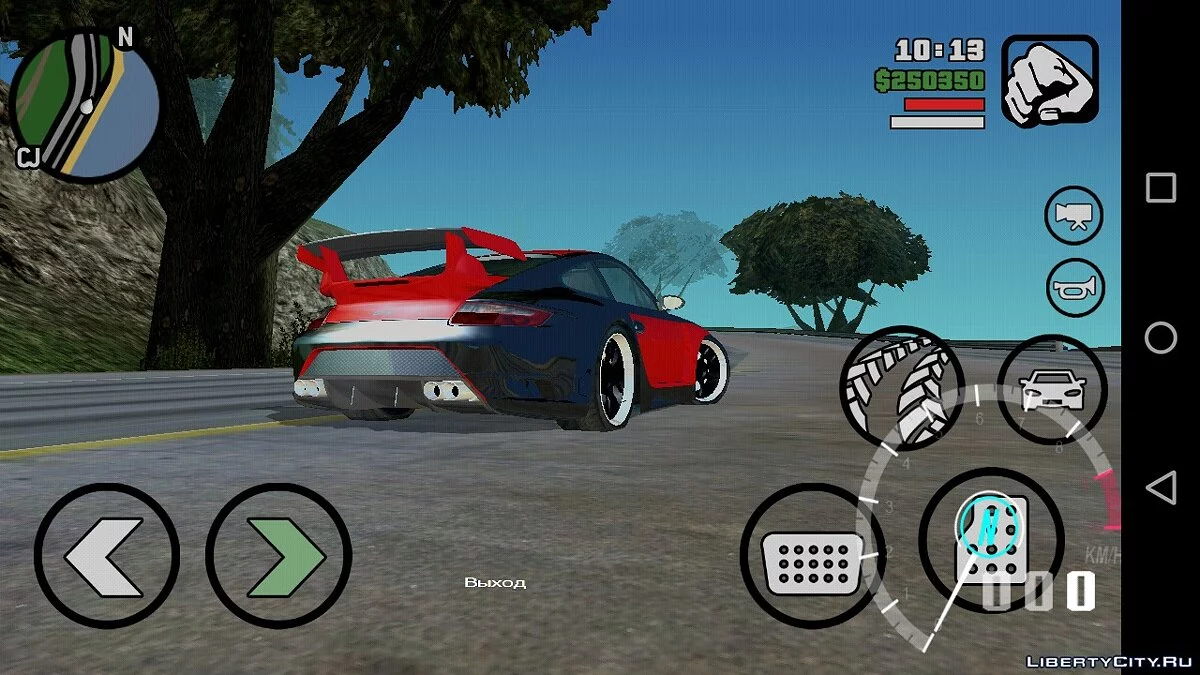
Task: Honk using the horn button
Action: [1074, 288]
